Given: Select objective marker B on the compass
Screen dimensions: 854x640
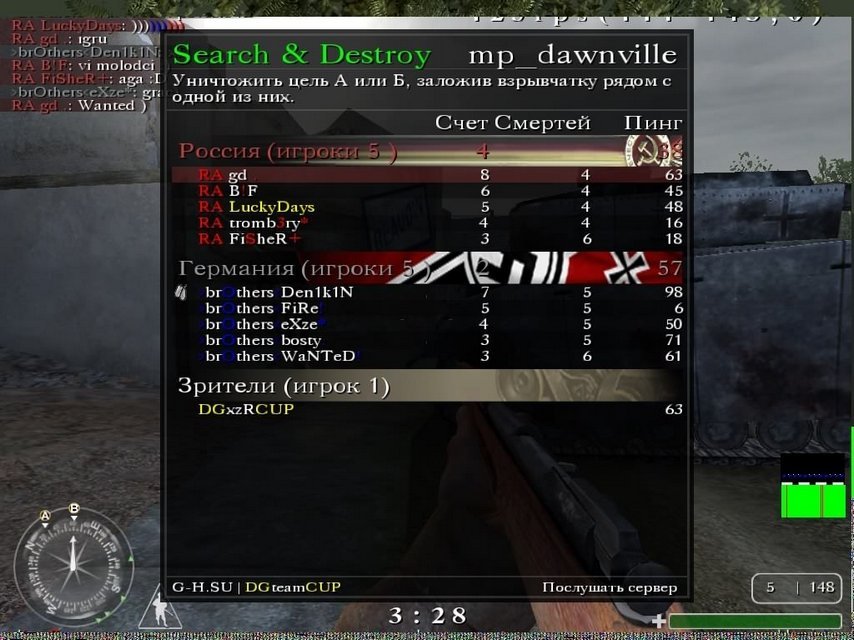Looking at the screenshot, I should coord(74,509).
